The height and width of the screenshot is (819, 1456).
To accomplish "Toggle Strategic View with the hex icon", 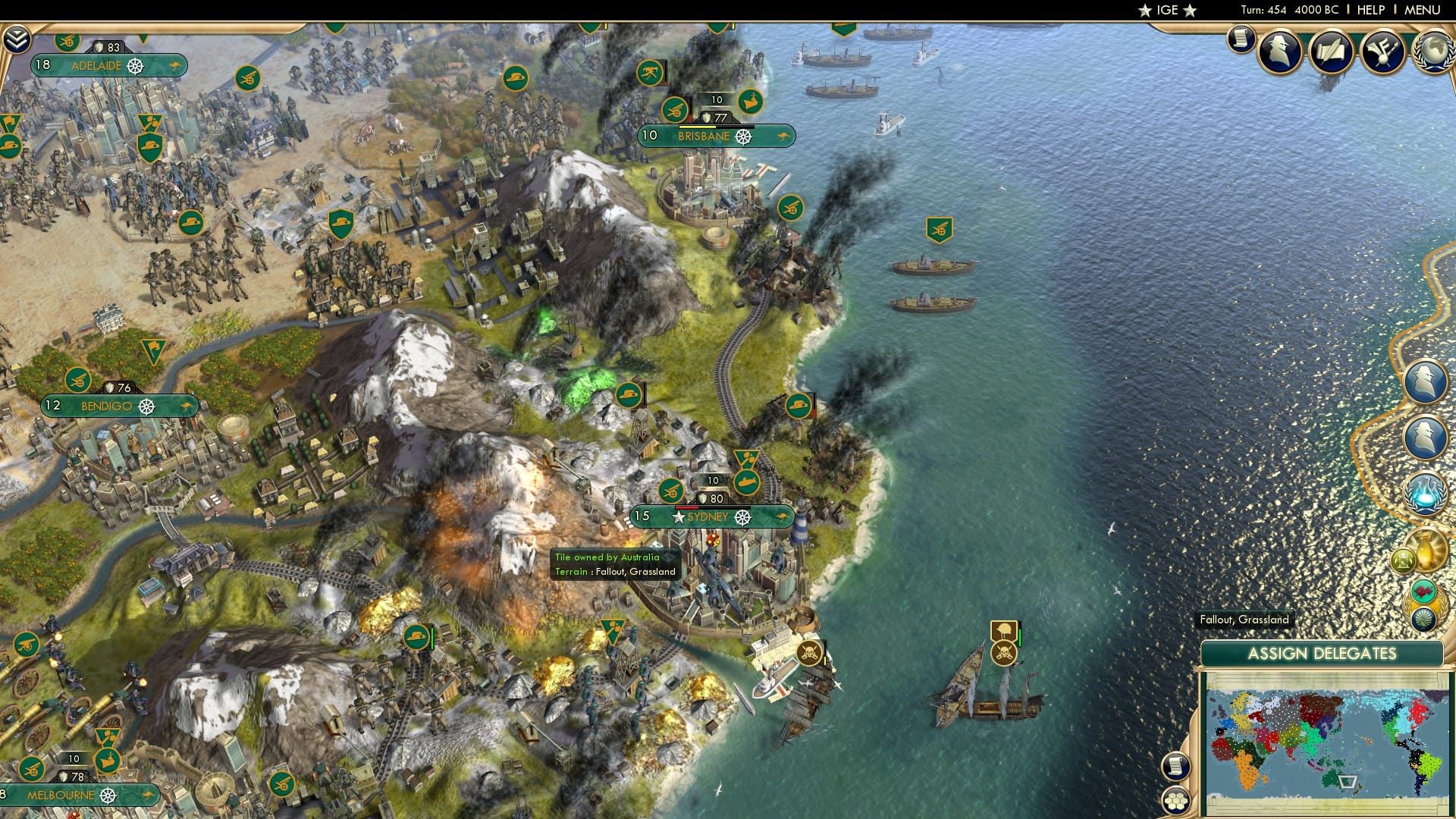I will point(1176,802).
